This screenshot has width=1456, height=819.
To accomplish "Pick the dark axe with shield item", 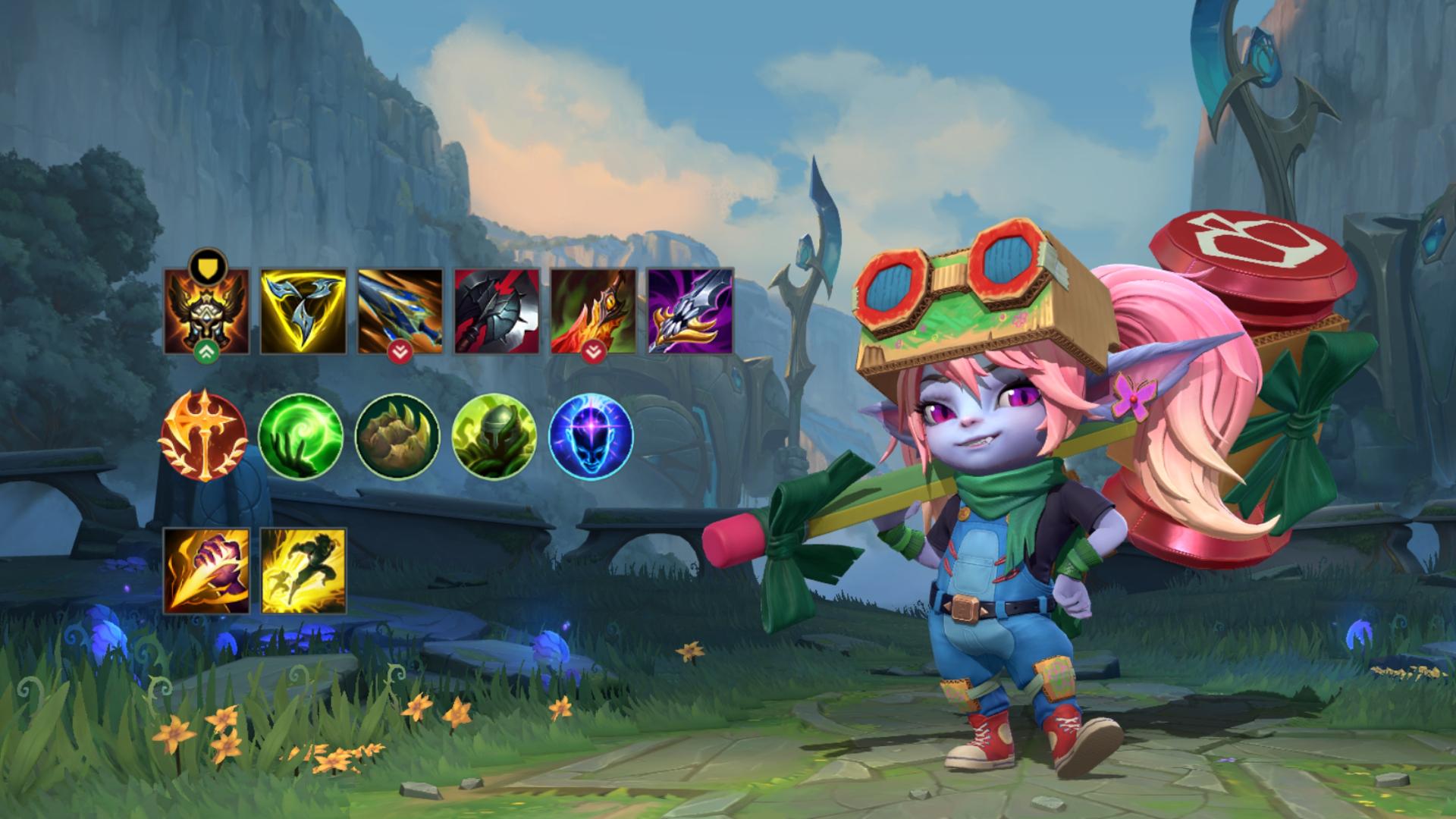I will [x=497, y=311].
